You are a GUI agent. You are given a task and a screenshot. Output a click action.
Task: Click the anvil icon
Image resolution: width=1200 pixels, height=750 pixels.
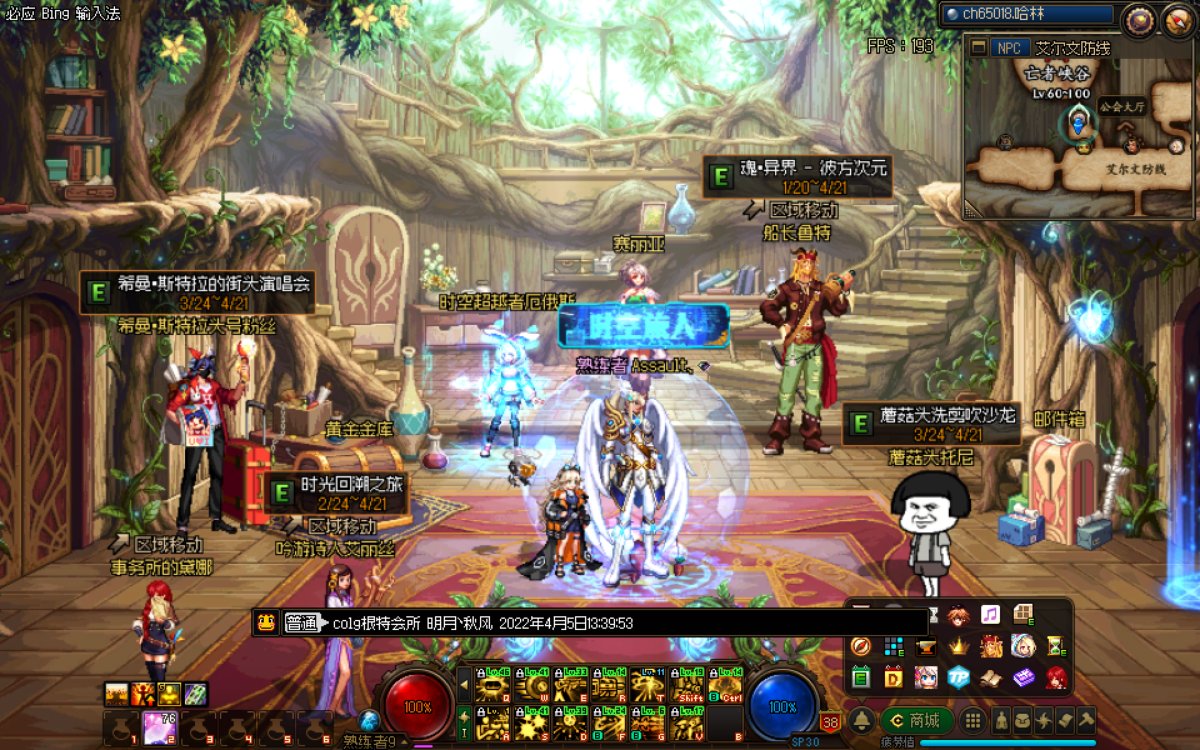click(927, 646)
